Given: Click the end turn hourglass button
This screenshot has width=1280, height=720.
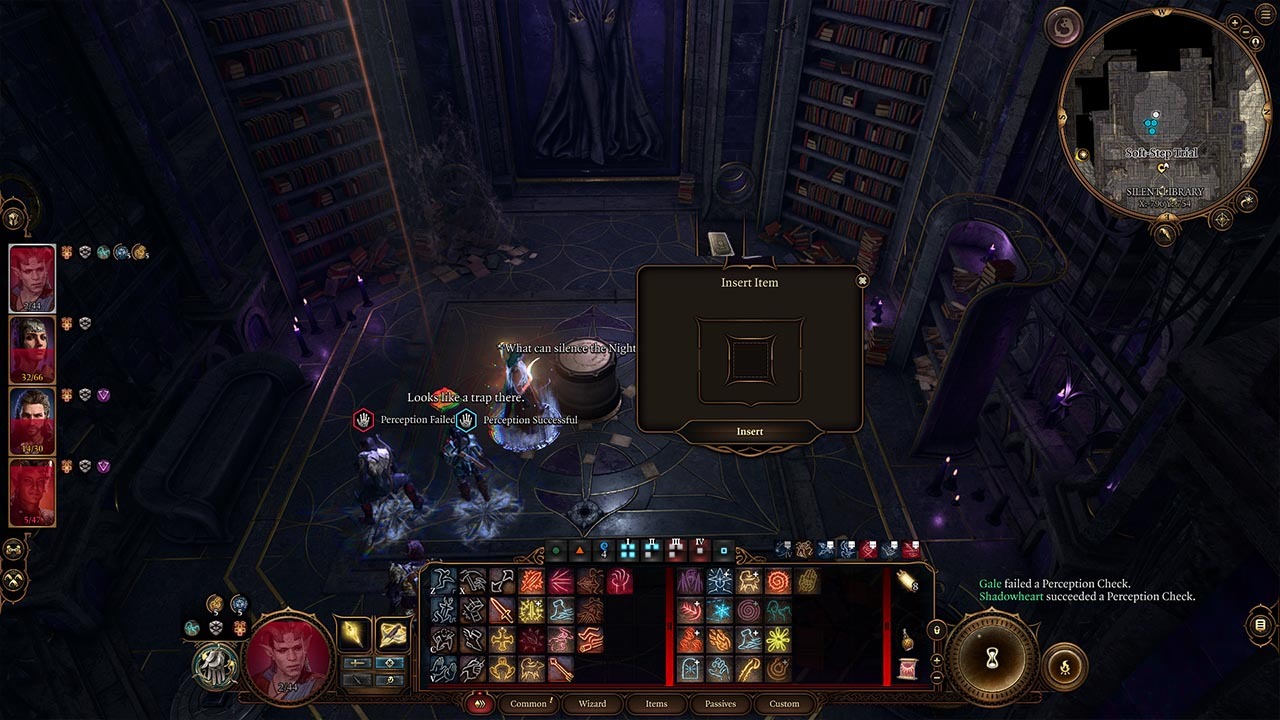Looking at the screenshot, I should point(993,658).
